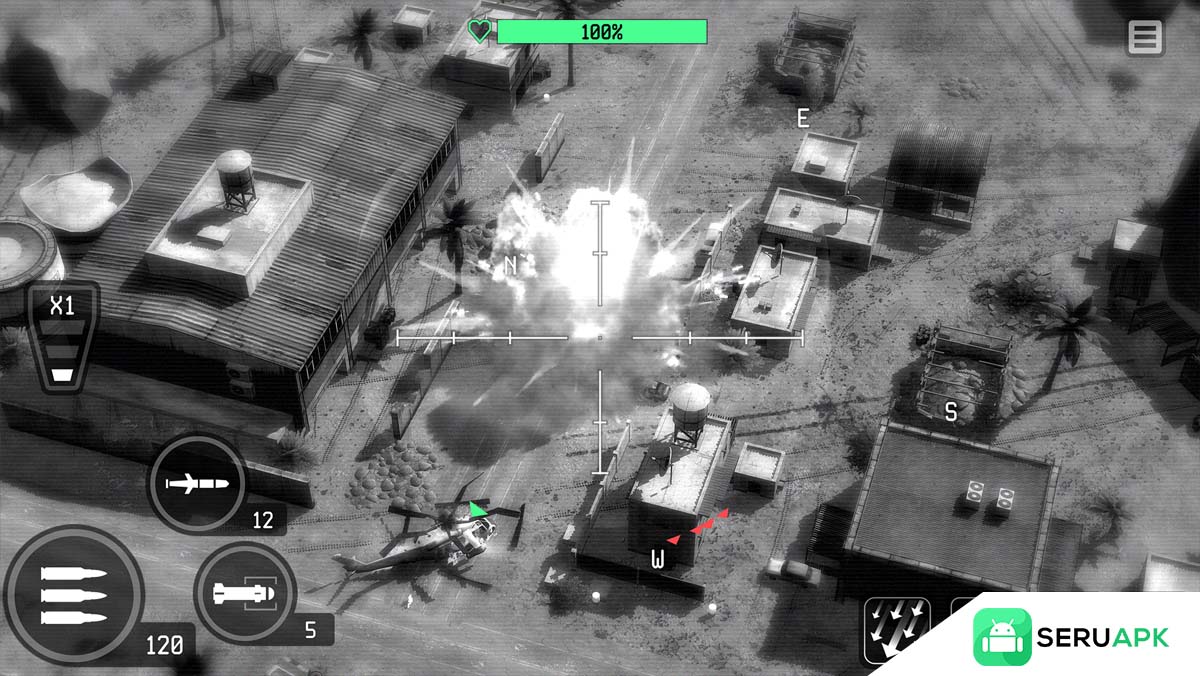The width and height of the screenshot is (1200, 676).
Task: Activate the arrow barrage airstrike ability
Action: 896,630
